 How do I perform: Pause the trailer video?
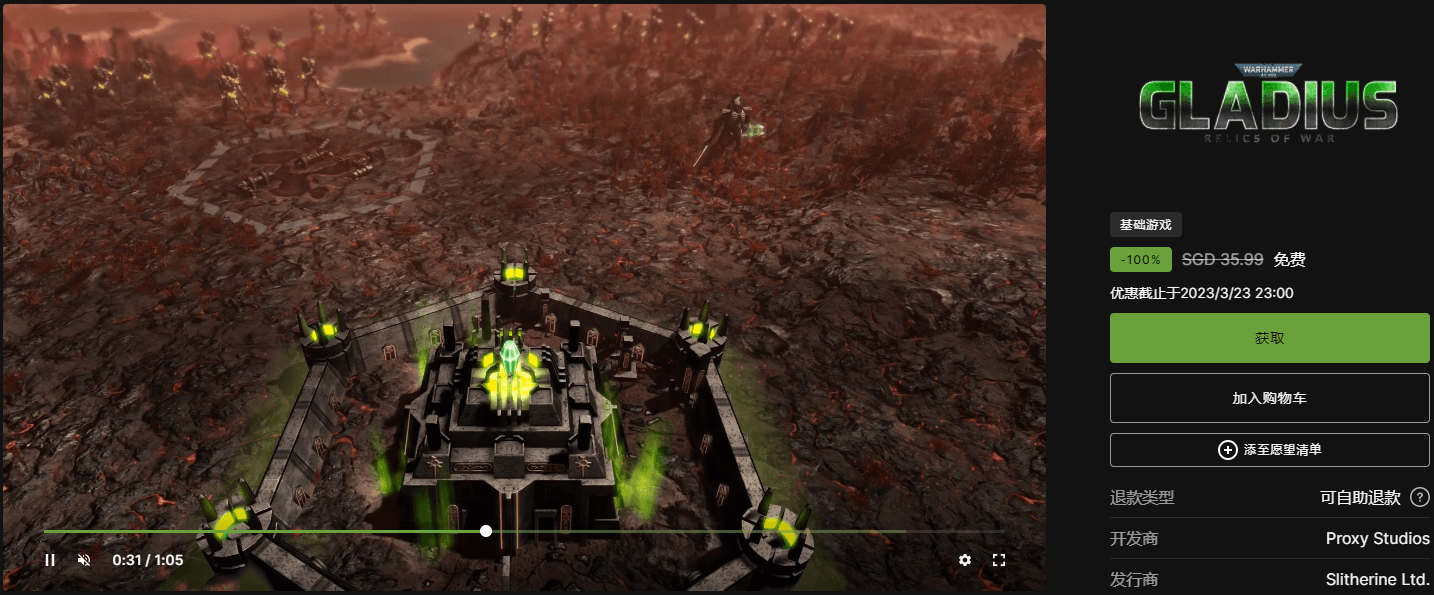[x=50, y=560]
